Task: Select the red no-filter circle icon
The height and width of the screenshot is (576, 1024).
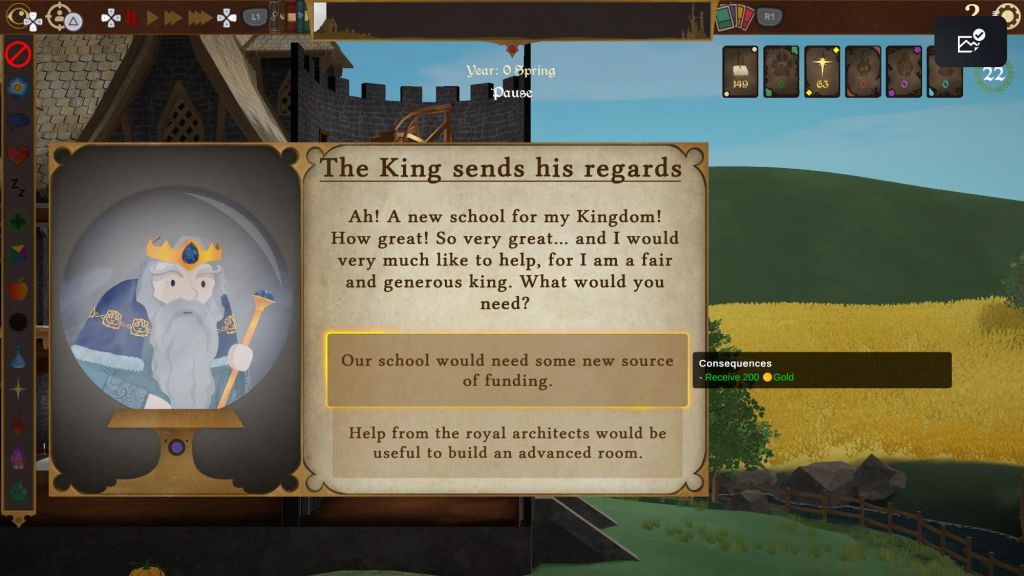Action: 18,53
